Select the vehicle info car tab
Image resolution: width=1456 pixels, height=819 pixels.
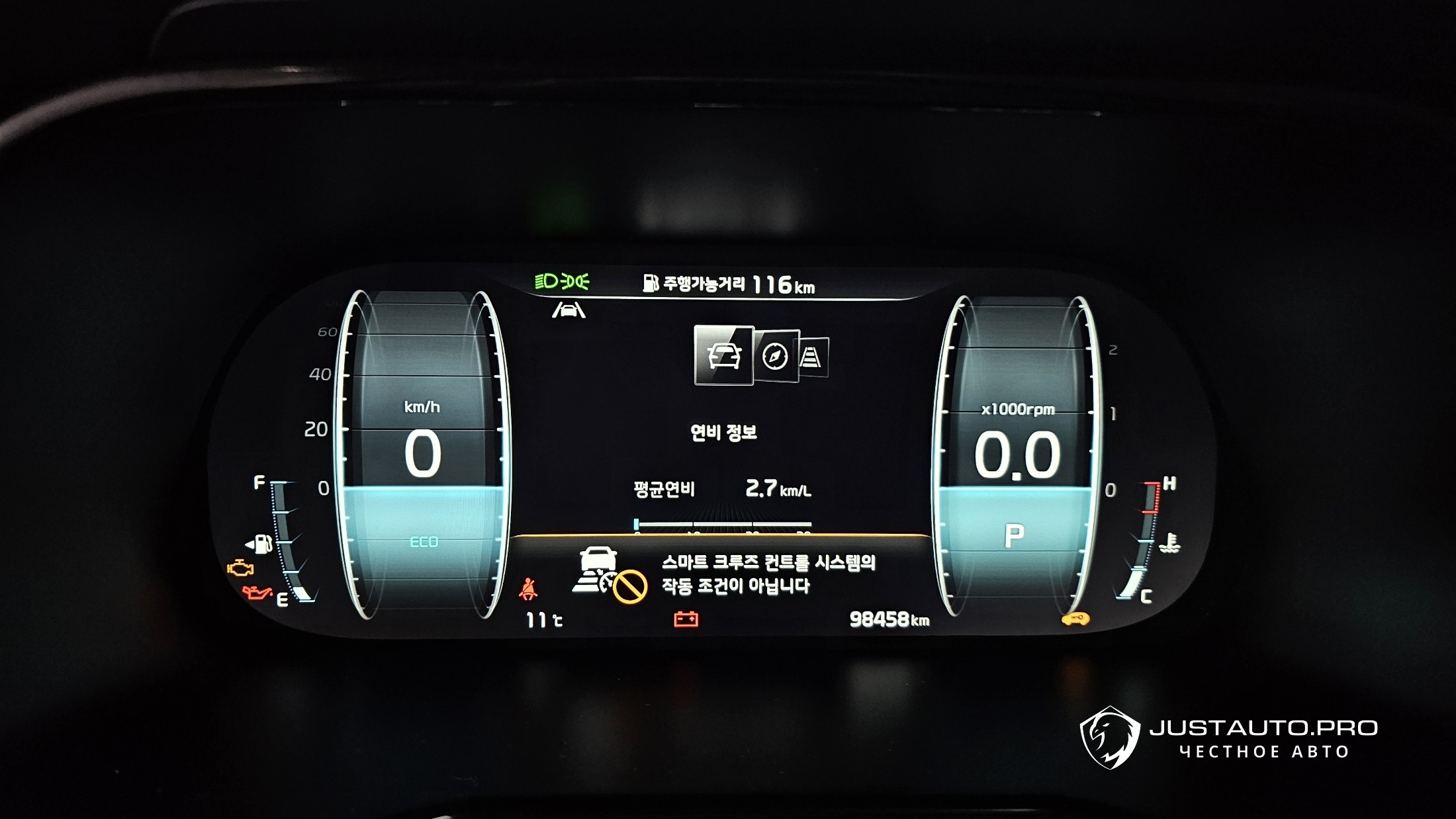[723, 356]
